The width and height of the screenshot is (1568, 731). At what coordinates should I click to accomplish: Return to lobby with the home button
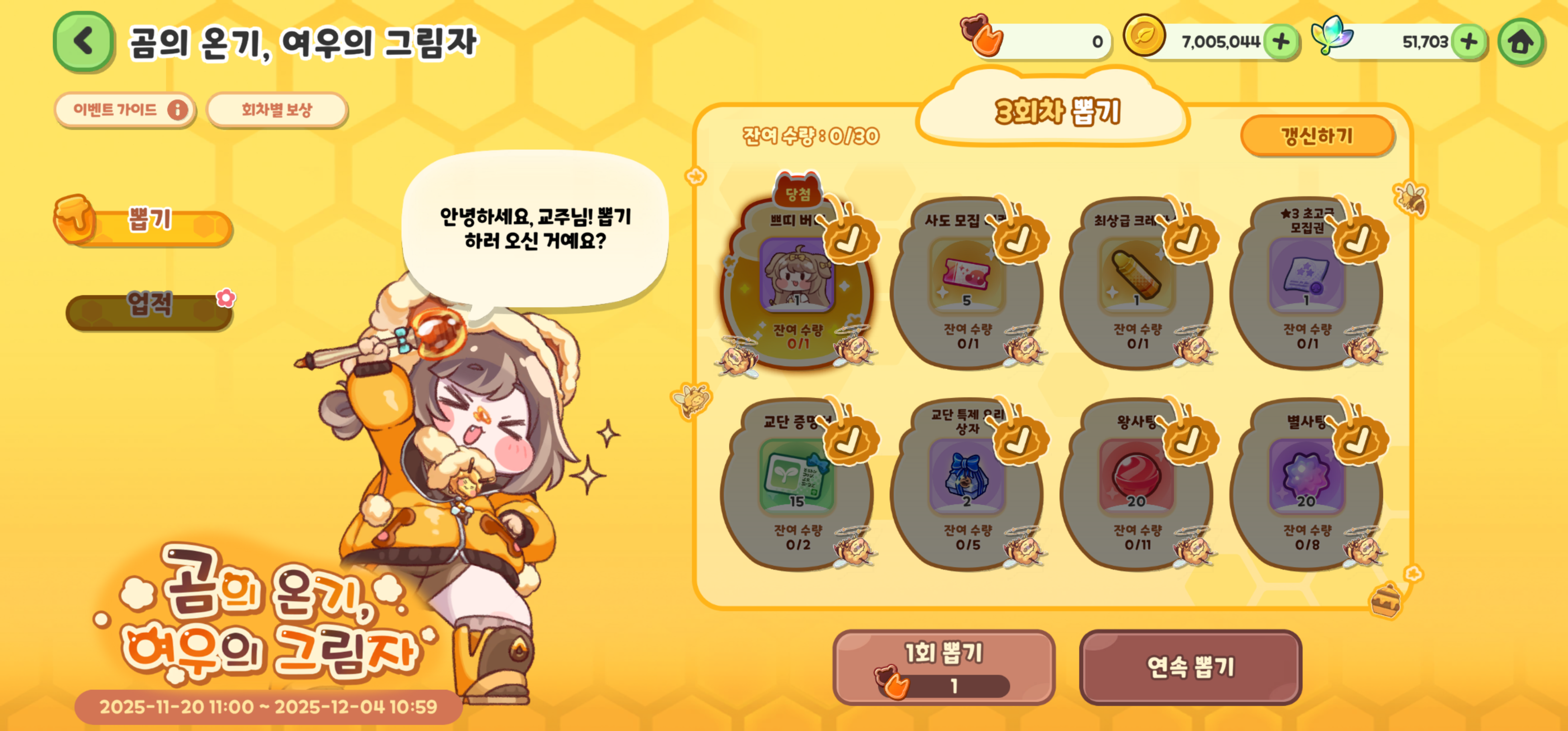1520,42
